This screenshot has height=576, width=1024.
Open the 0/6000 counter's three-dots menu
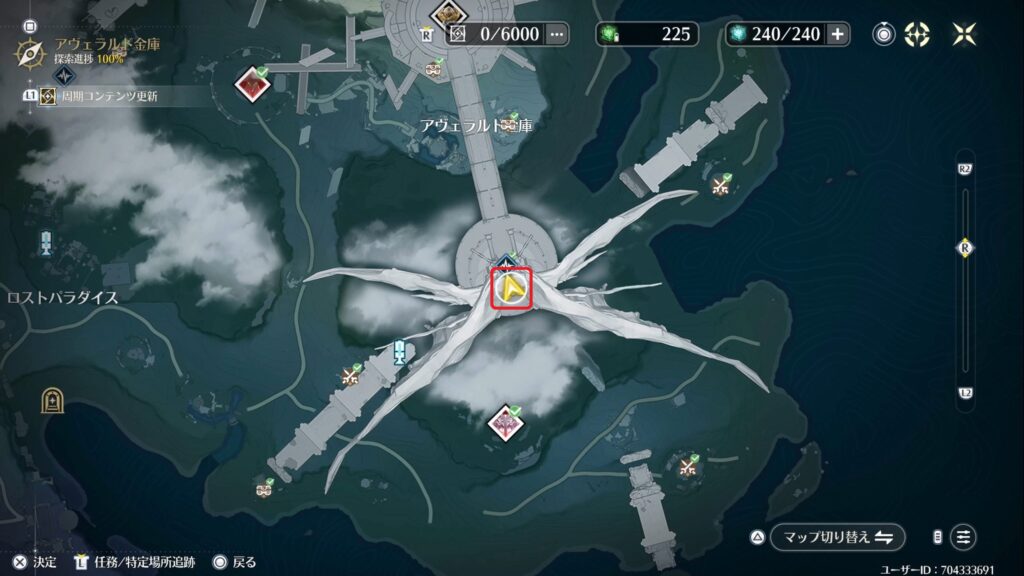pos(556,34)
